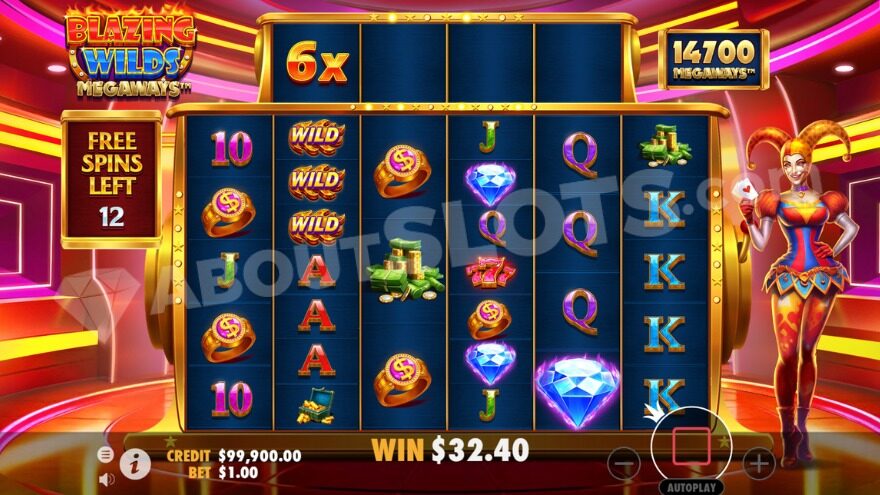Stop the spin with the red square button
The width and height of the screenshot is (880, 495).
(x=691, y=446)
